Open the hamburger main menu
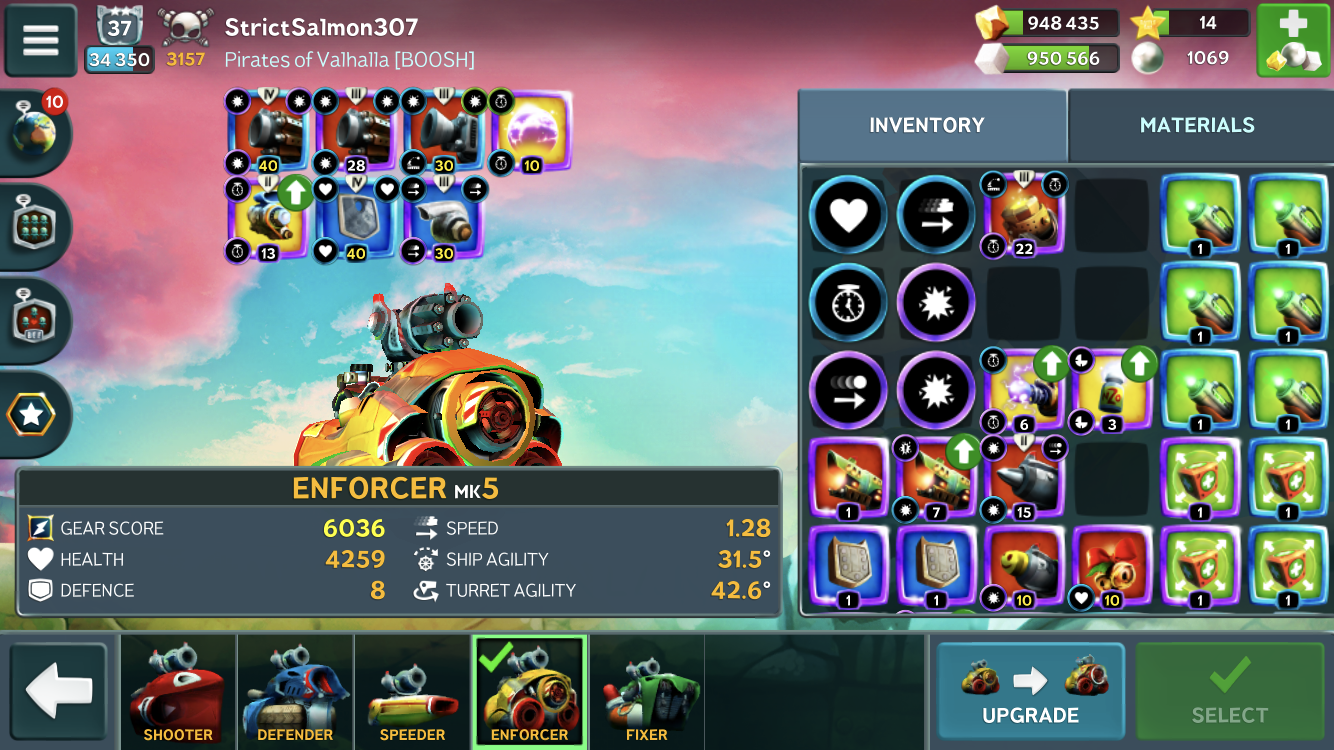Image resolution: width=1334 pixels, height=750 pixels. click(41, 41)
